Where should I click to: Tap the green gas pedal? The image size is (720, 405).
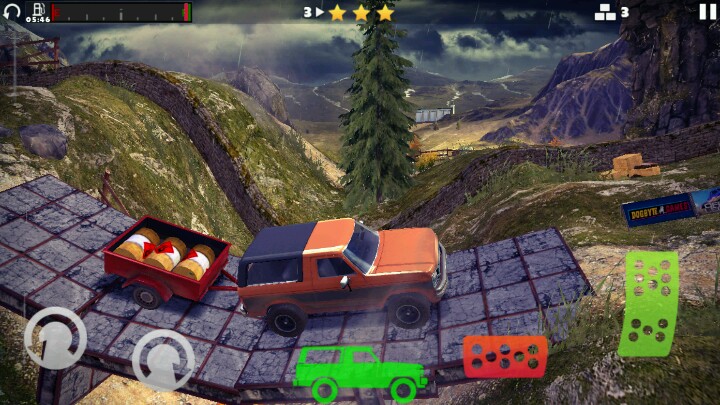coord(648,303)
